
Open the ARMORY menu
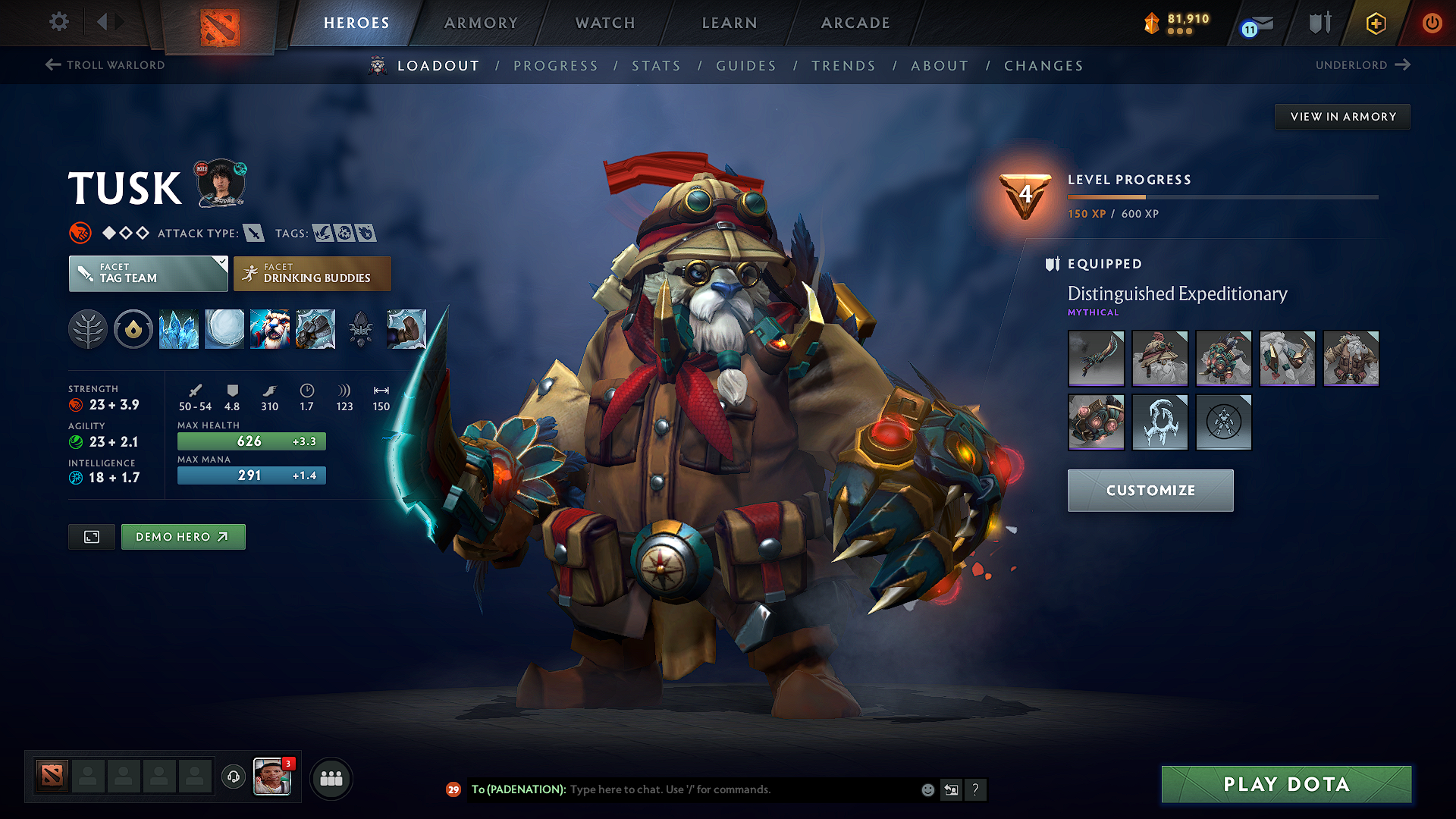click(x=481, y=23)
